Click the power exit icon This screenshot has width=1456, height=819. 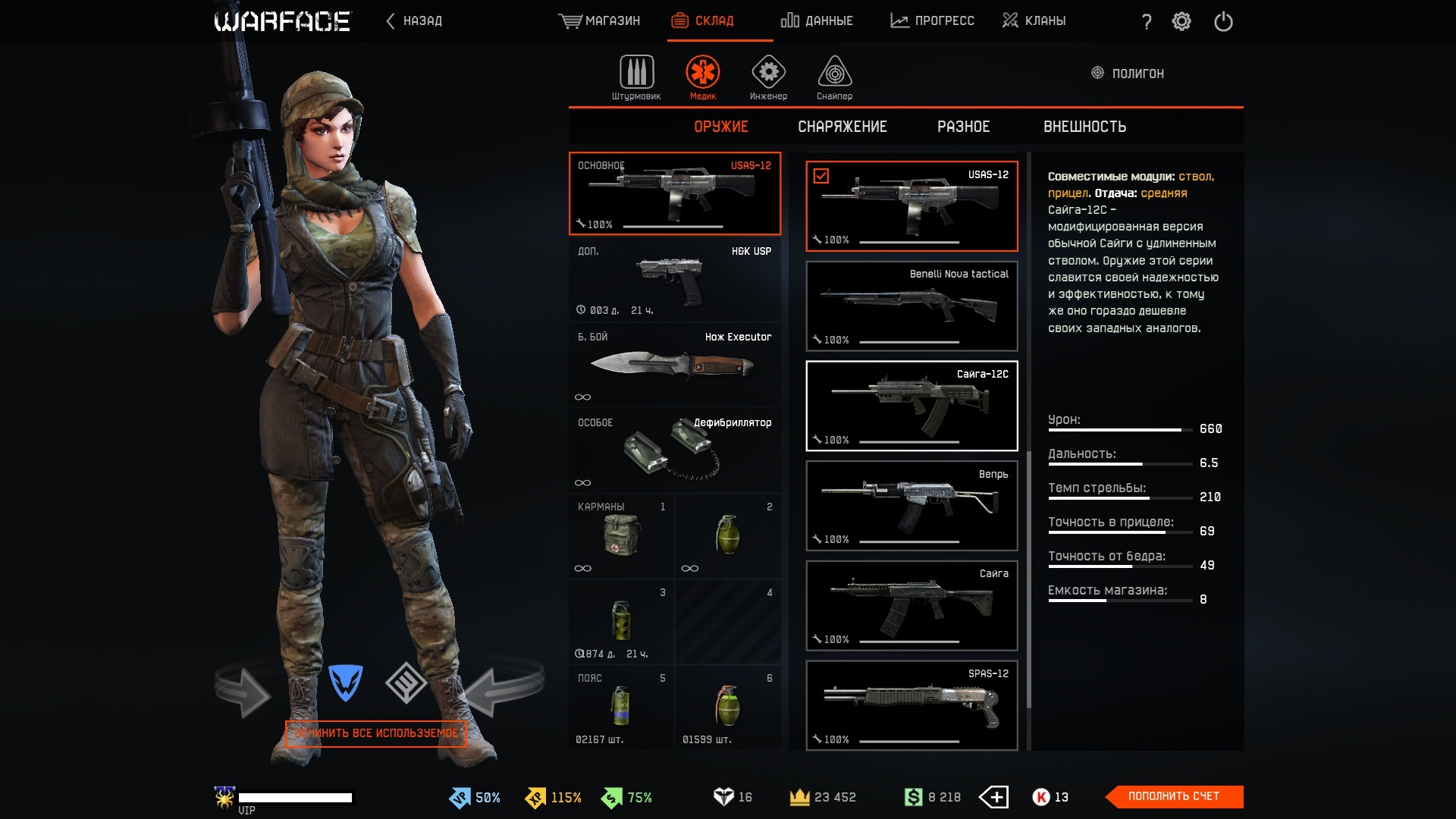(1223, 21)
